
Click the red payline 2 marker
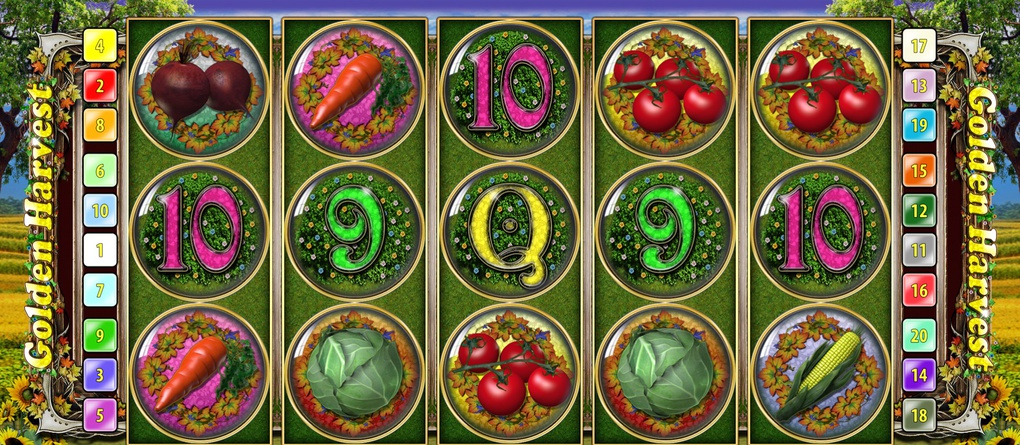click(x=100, y=86)
